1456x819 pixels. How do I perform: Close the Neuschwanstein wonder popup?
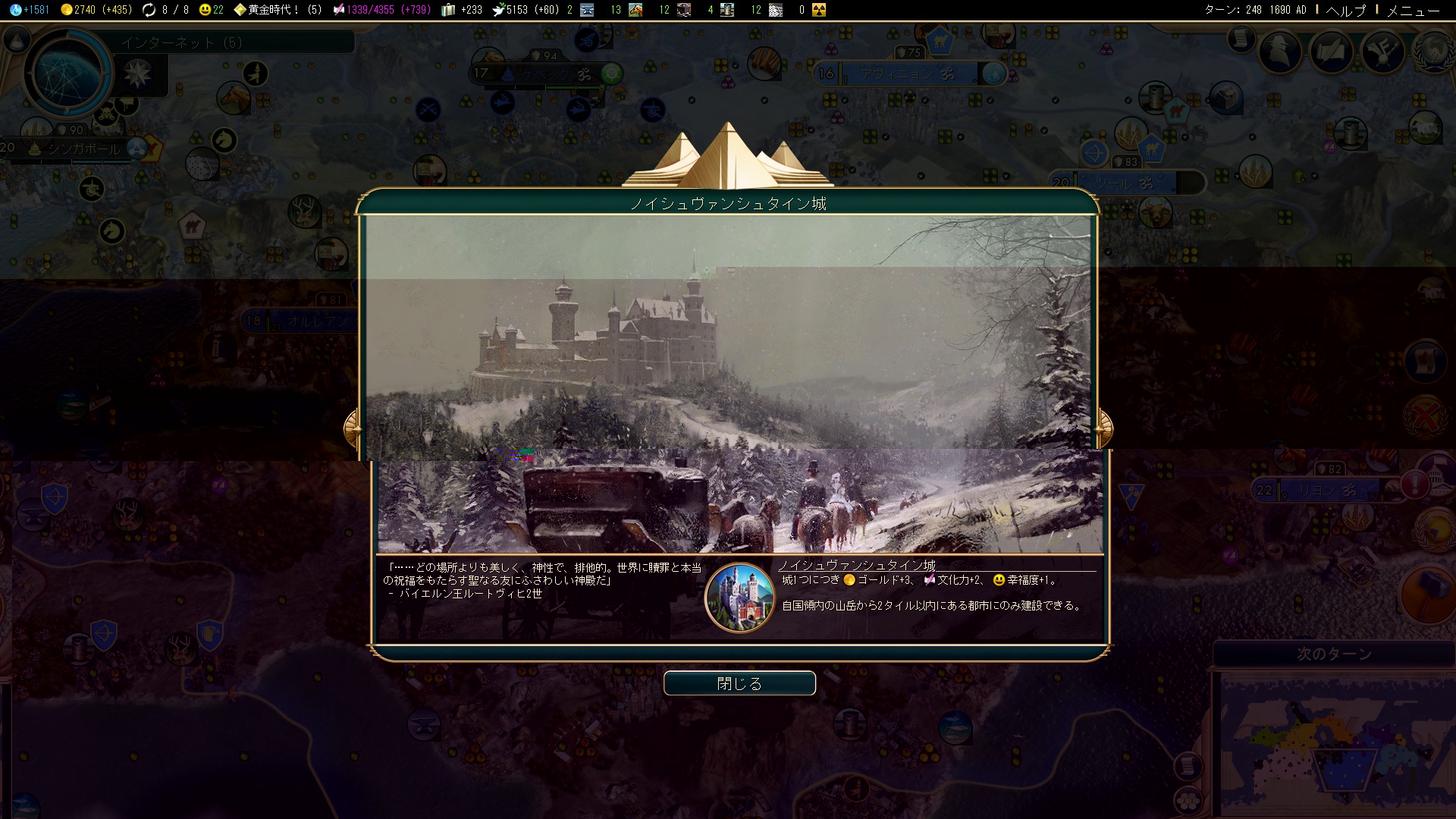tap(739, 683)
